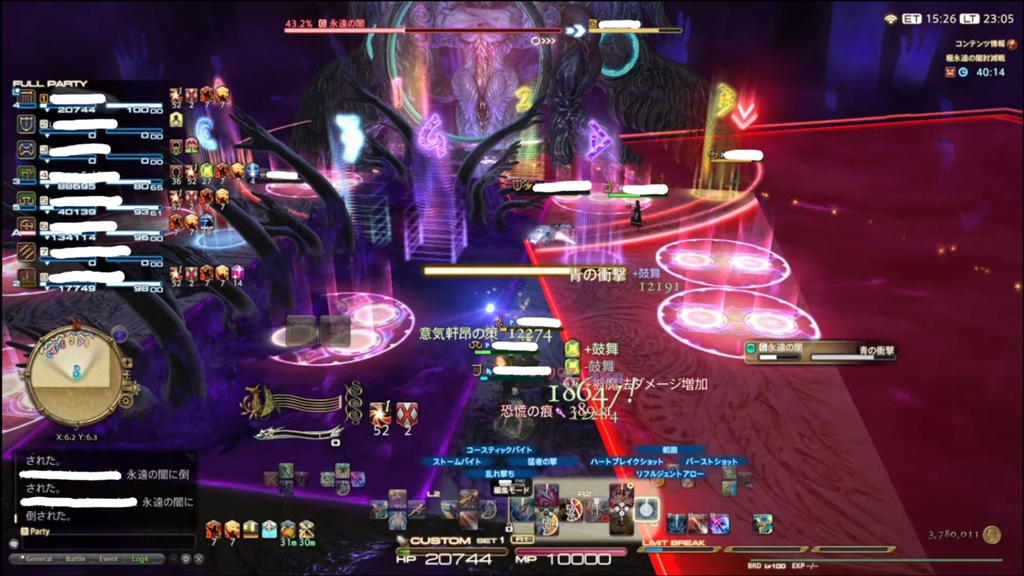Click the gil coin currency icon
Image resolution: width=1024 pixels, height=576 pixels.
[x=992, y=535]
